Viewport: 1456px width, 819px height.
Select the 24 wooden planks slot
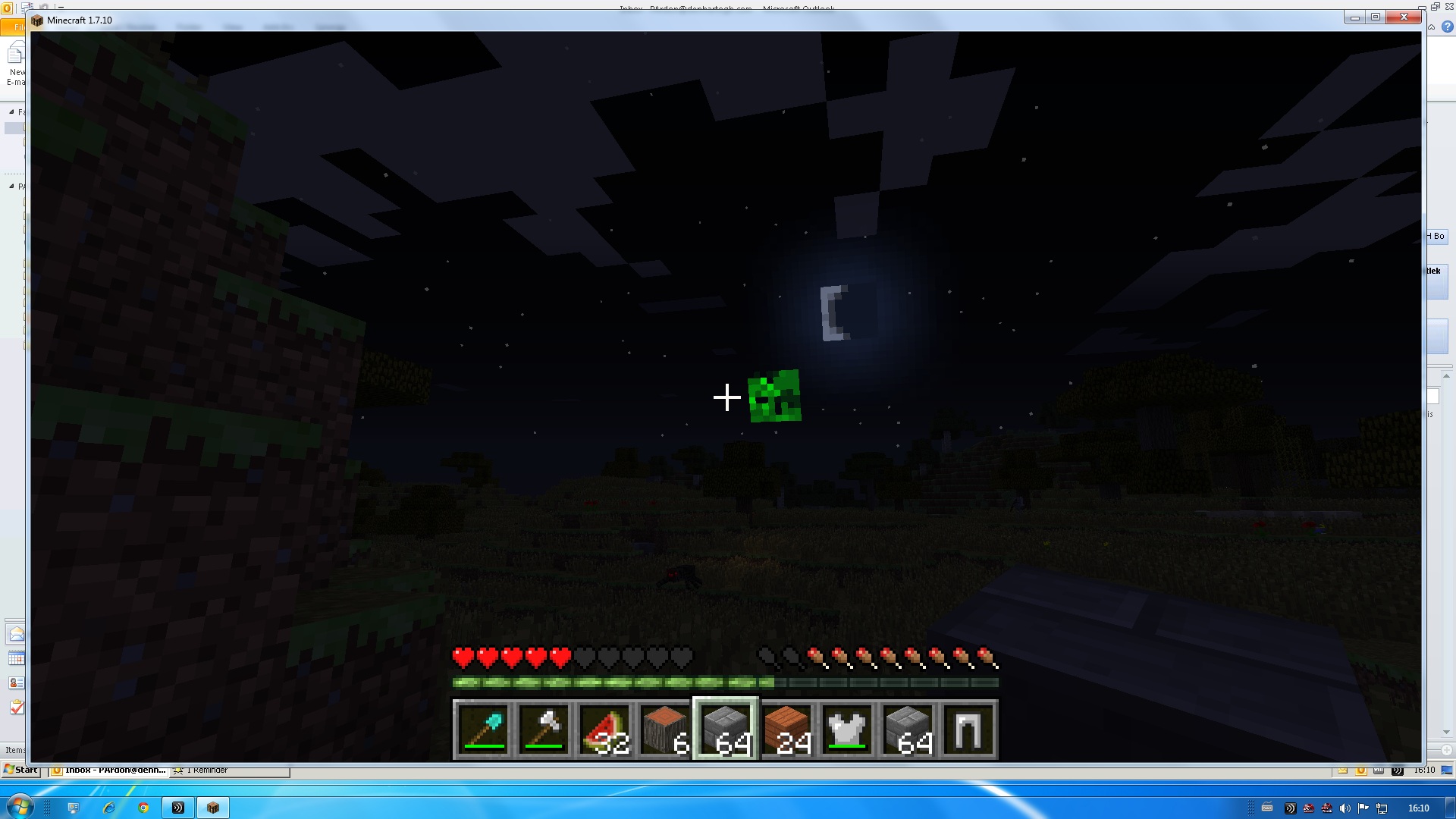787,726
